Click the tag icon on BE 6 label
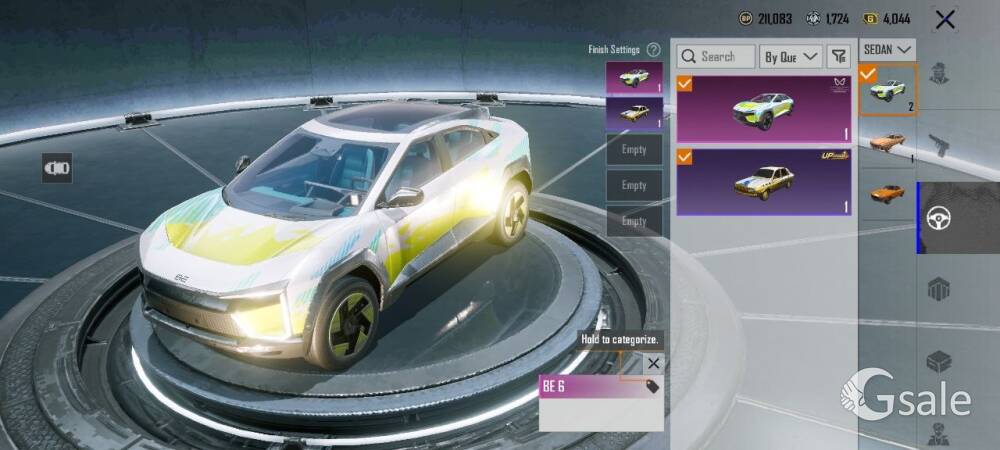The width and height of the screenshot is (1000, 450). coord(652,387)
